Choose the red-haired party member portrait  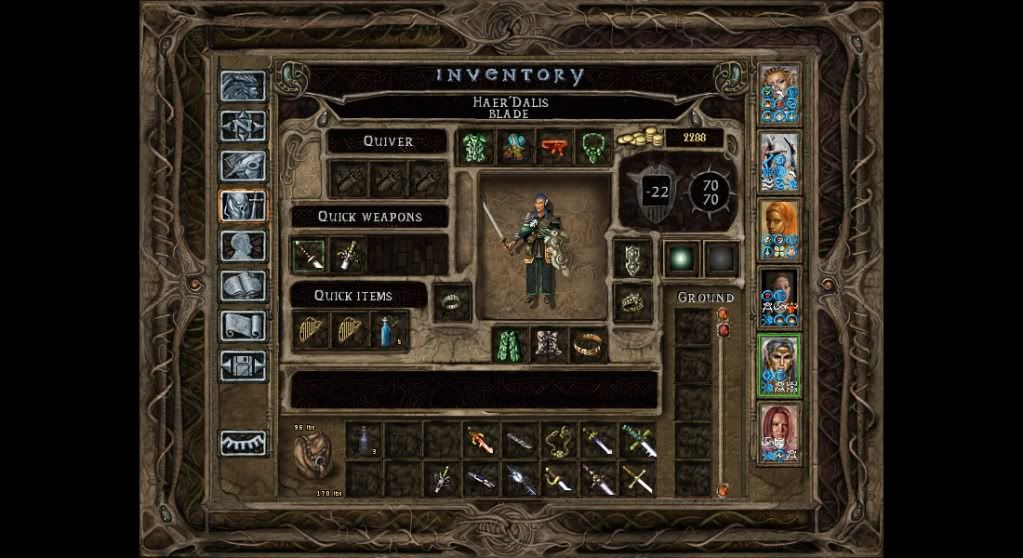(x=779, y=432)
